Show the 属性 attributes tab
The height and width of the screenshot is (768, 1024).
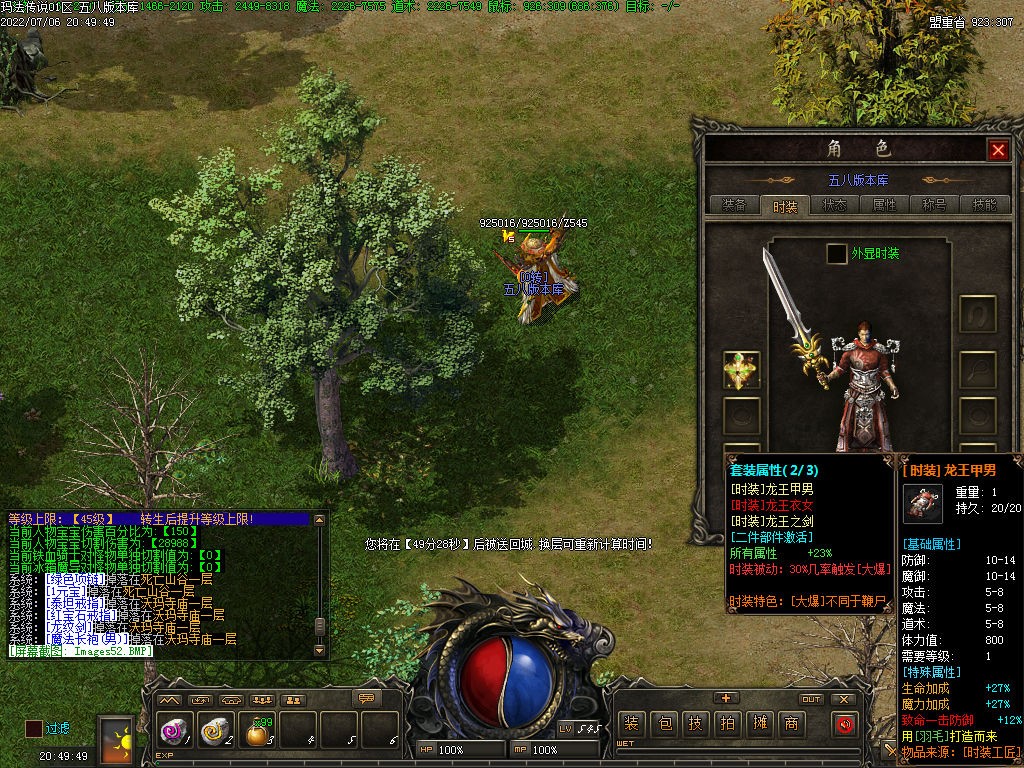pos(884,205)
